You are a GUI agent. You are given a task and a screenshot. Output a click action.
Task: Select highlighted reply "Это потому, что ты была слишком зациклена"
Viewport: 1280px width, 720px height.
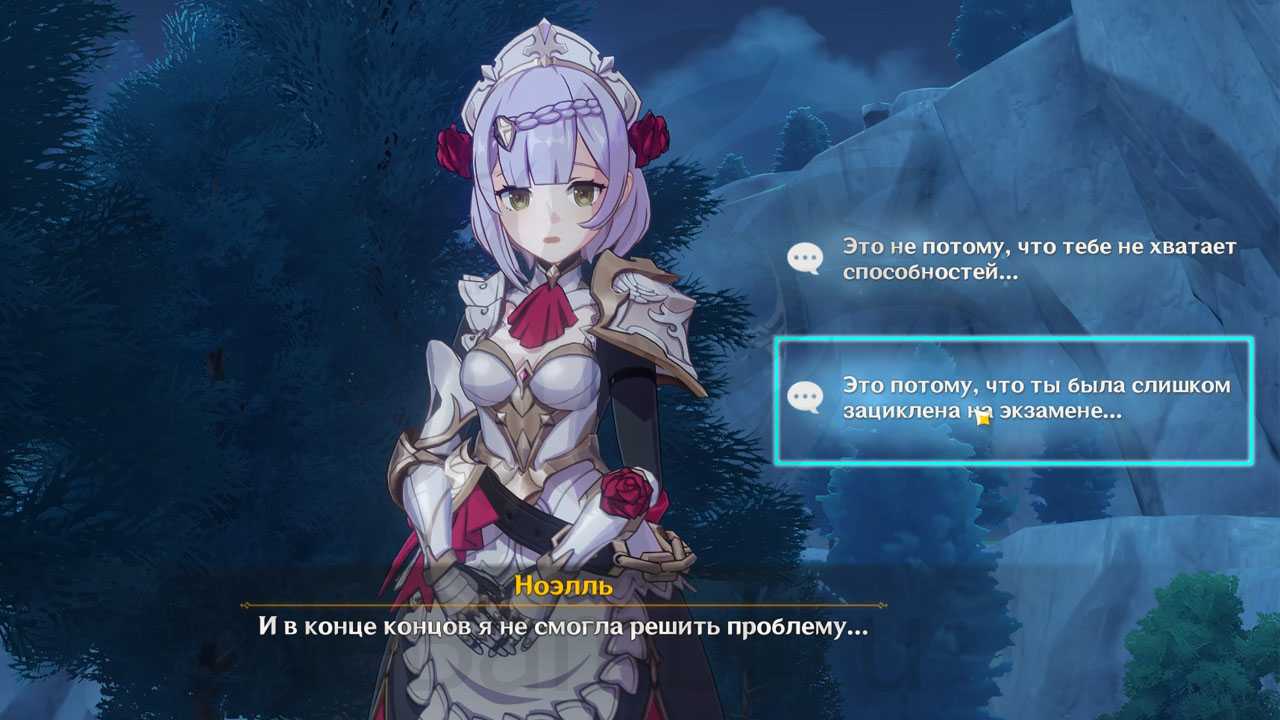pyautogui.click(x=1014, y=400)
